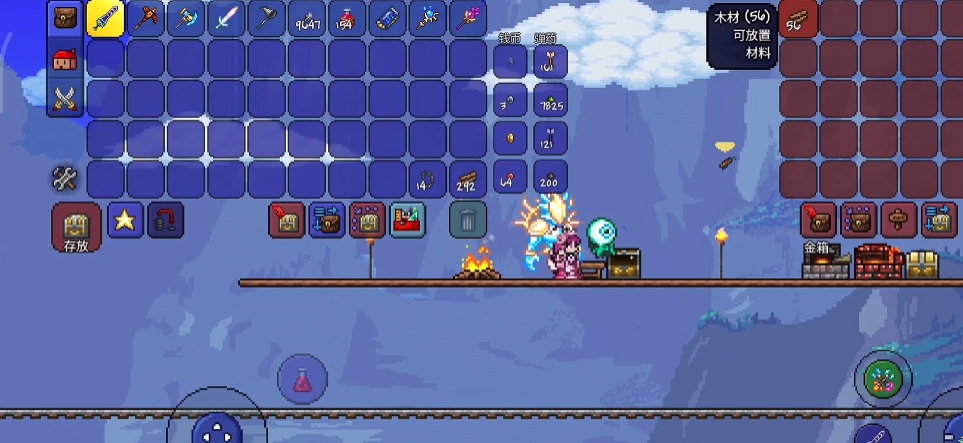The height and width of the screenshot is (443, 963).
Task: Open the crossed swords equipment tab
Action: 65,98
